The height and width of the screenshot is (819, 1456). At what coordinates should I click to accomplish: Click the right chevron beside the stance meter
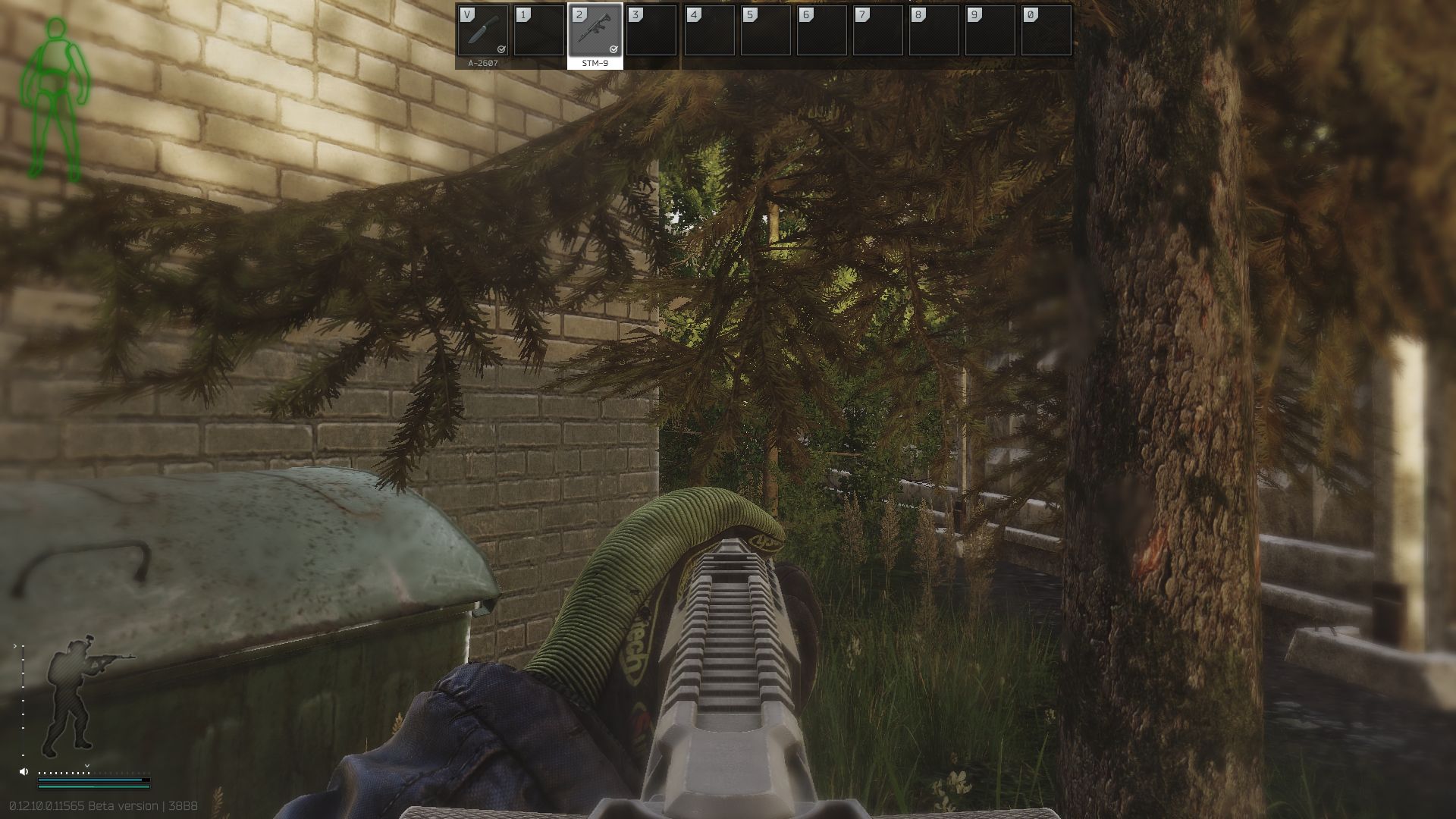(x=15, y=647)
